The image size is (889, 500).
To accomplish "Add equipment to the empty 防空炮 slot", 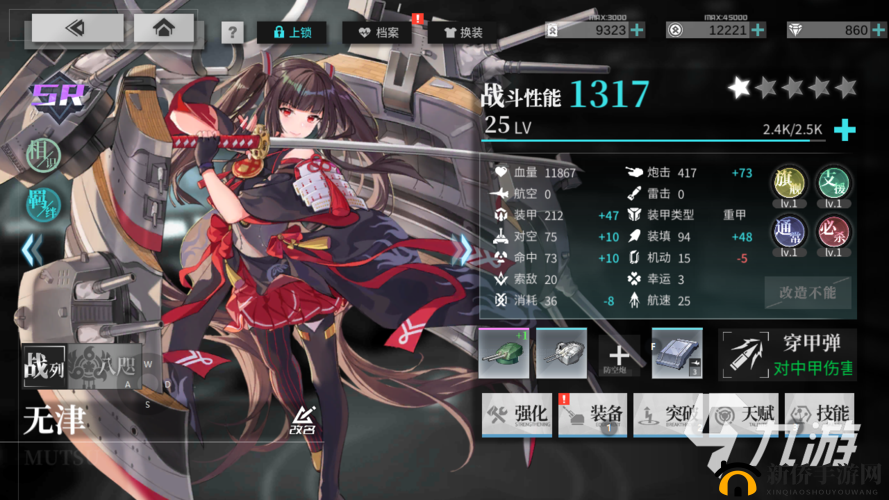I will [619, 355].
